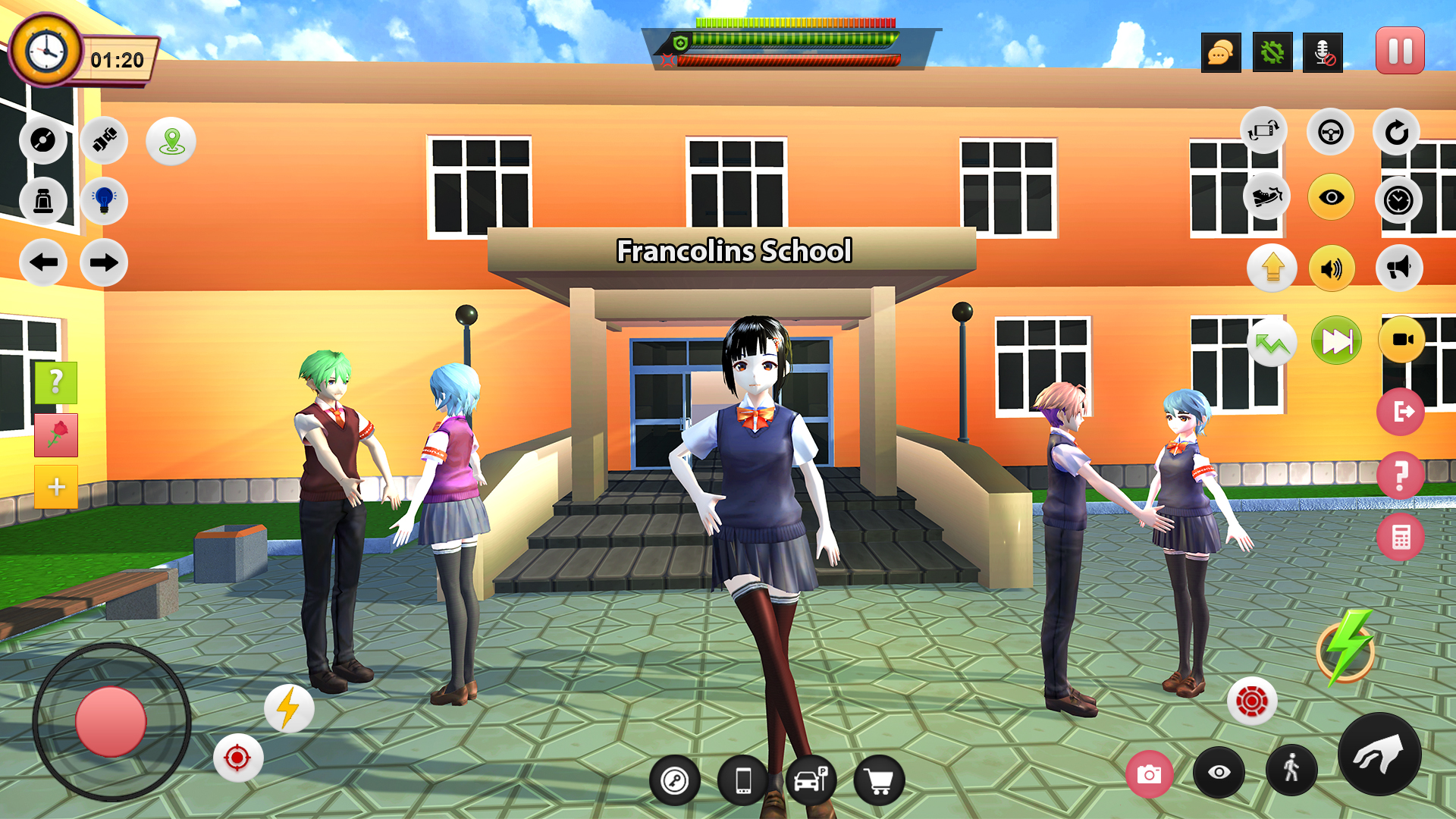Open the steering wheel driving control

(1331, 131)
